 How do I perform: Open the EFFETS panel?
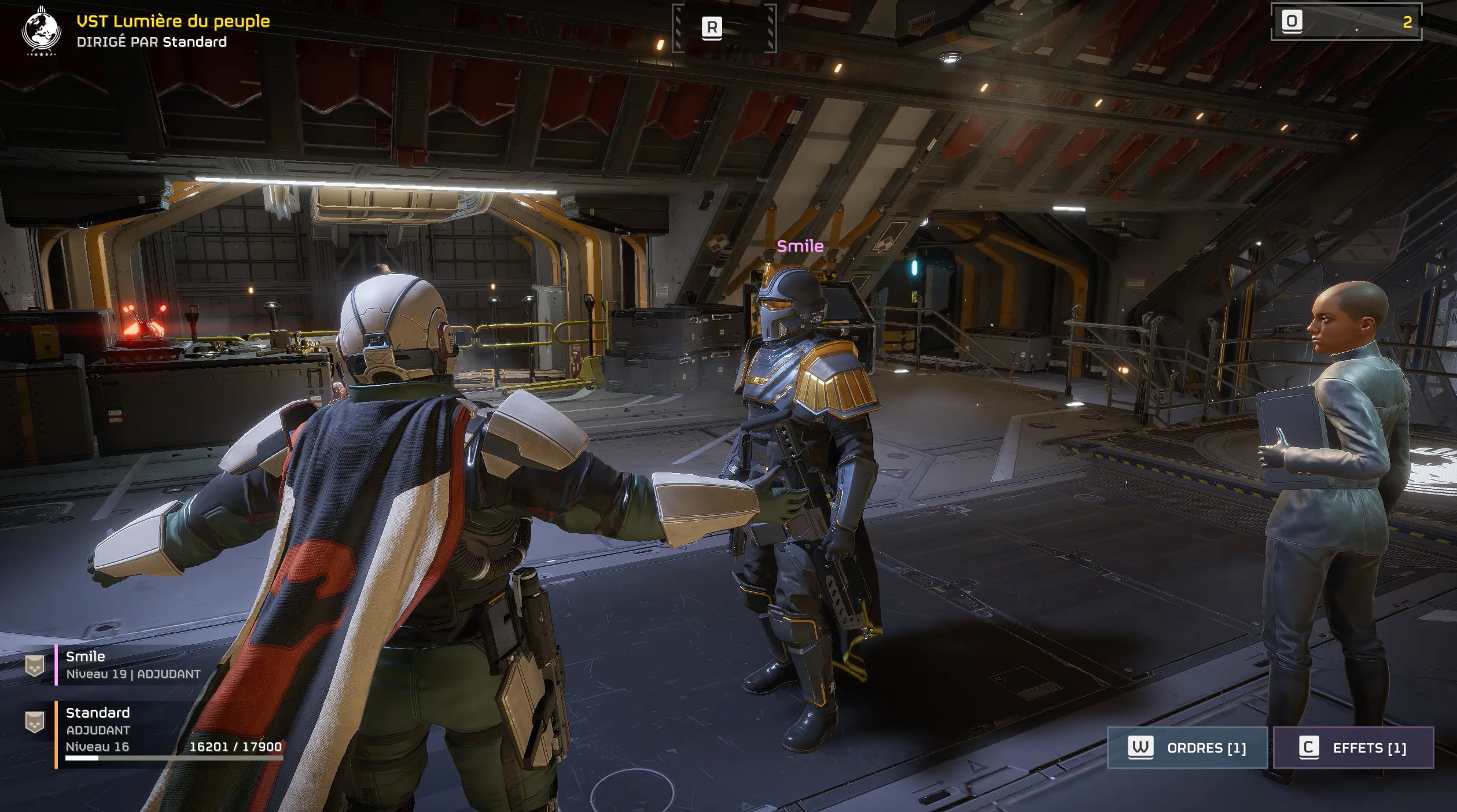1353,748
